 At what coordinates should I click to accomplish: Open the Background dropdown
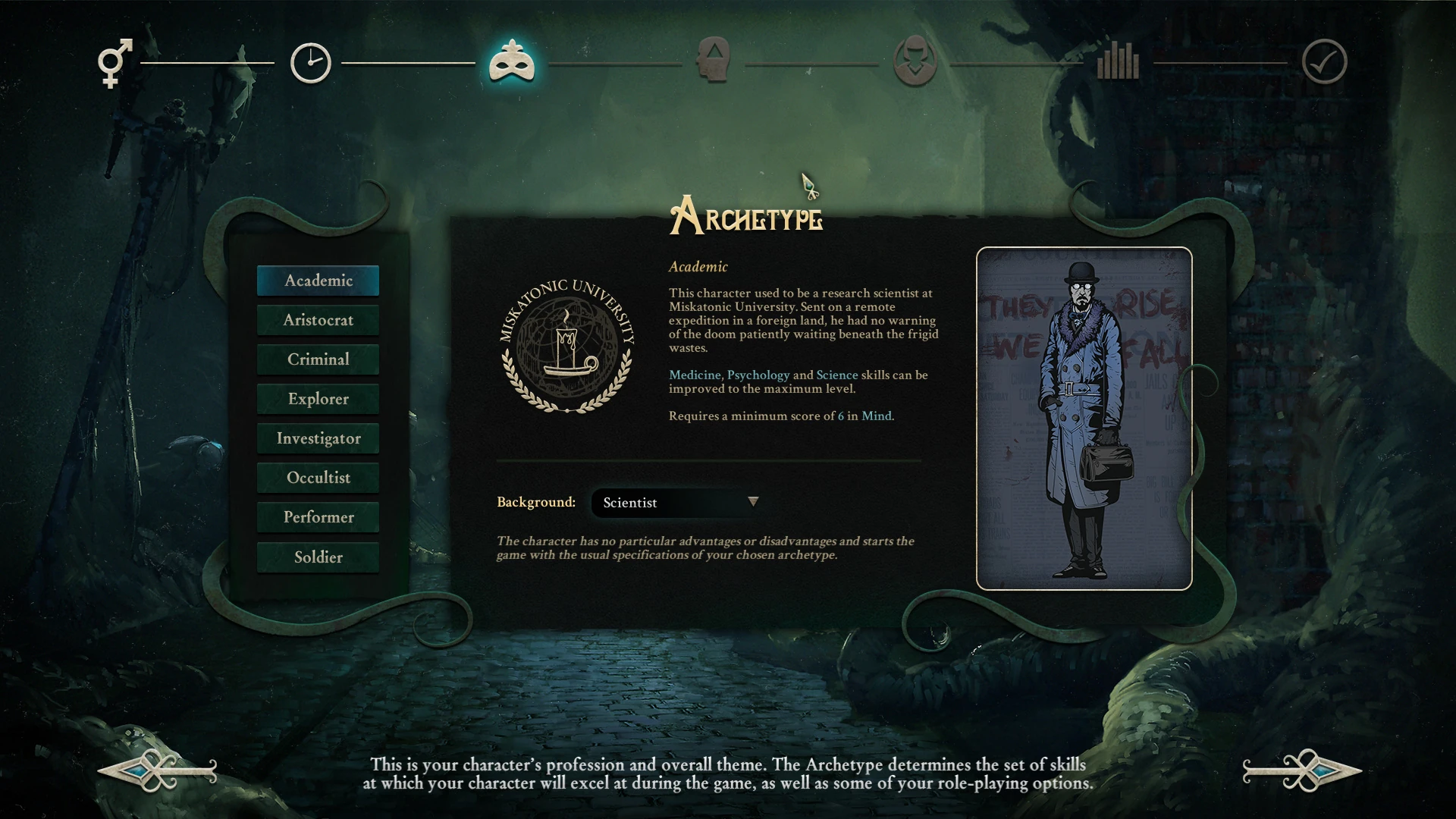click(x=673, y=502)
